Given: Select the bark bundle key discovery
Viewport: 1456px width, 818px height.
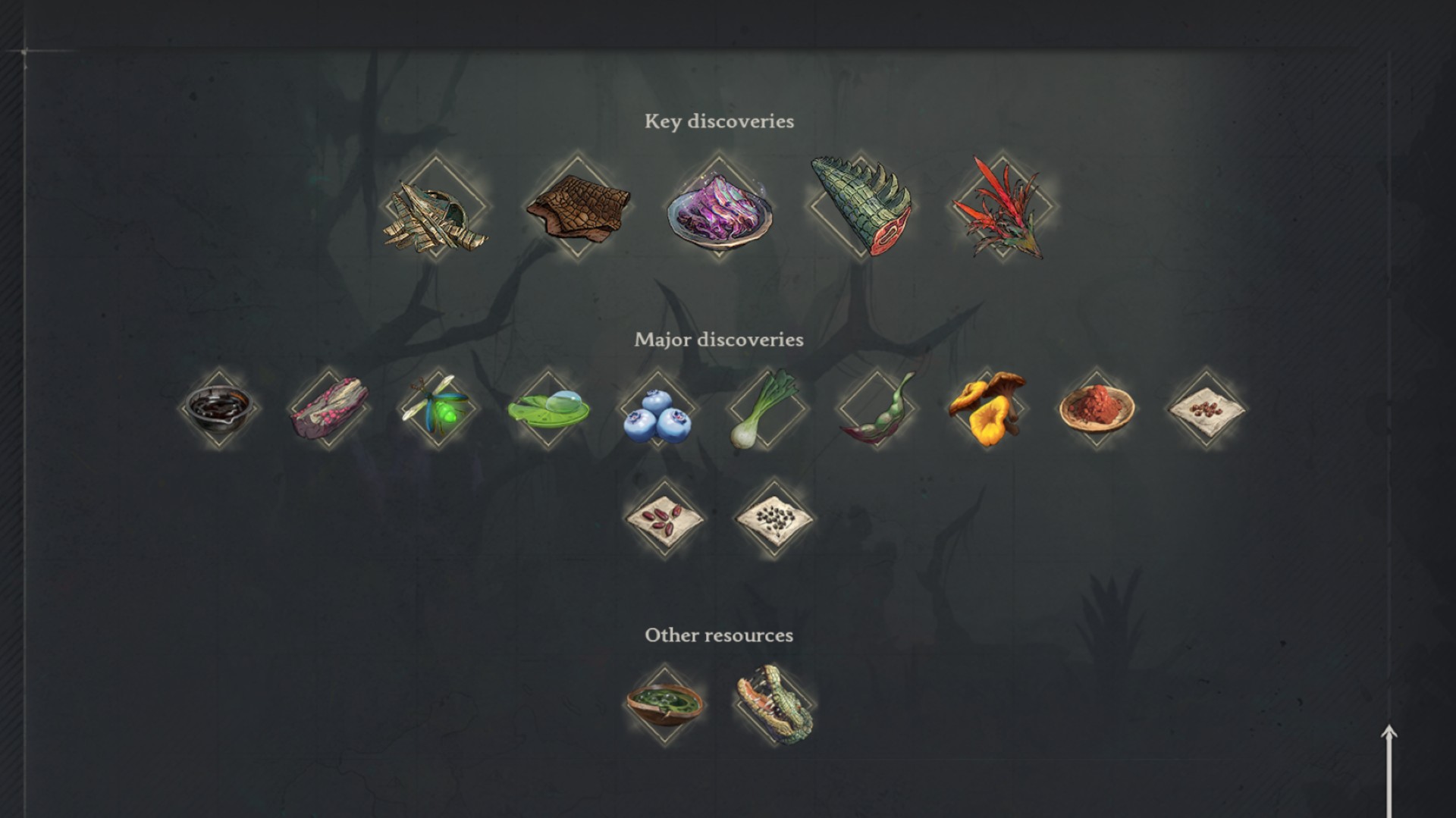Looking at the screenshot, I should [x=435, y=213].
